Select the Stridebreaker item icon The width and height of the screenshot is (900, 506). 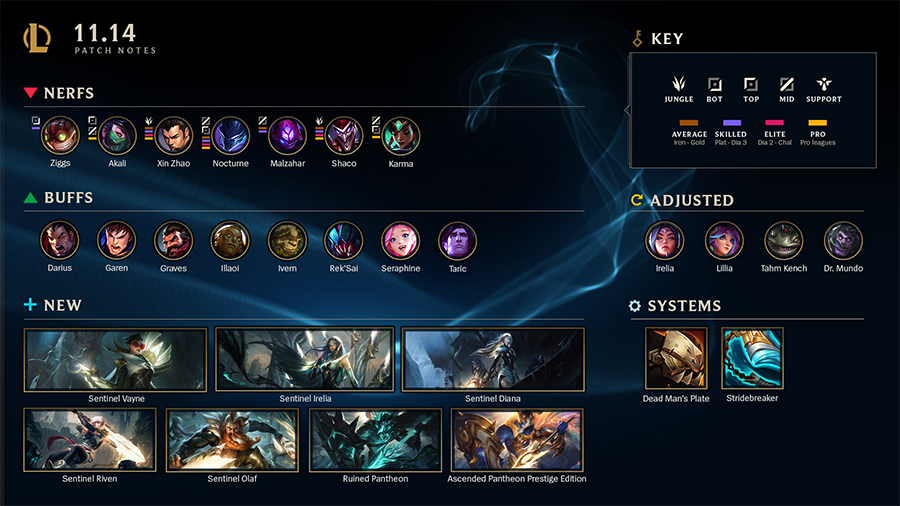(752, 358)
